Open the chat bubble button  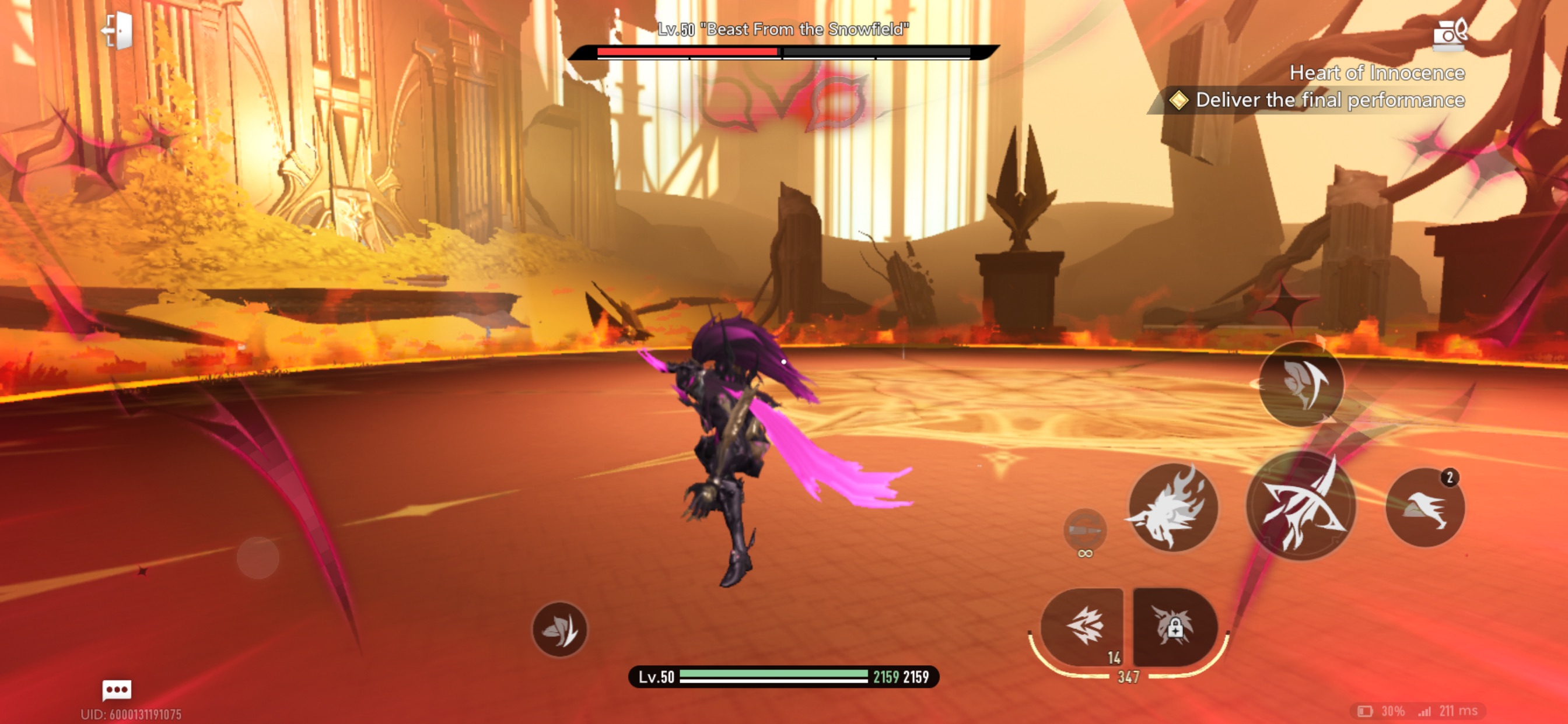click(116, 690)
